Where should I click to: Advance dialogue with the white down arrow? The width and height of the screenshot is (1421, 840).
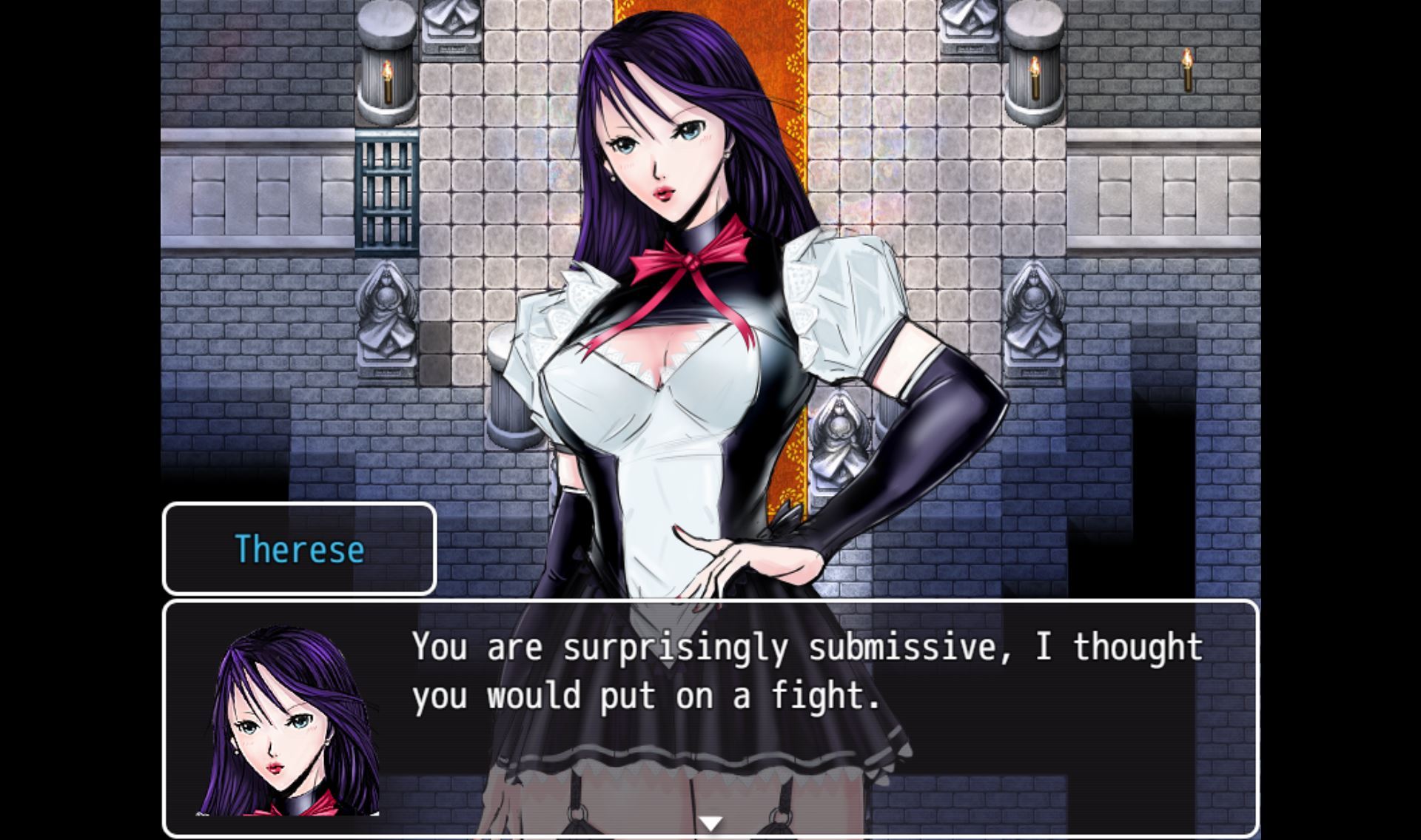pyautogui.click(x=710, y=823)
